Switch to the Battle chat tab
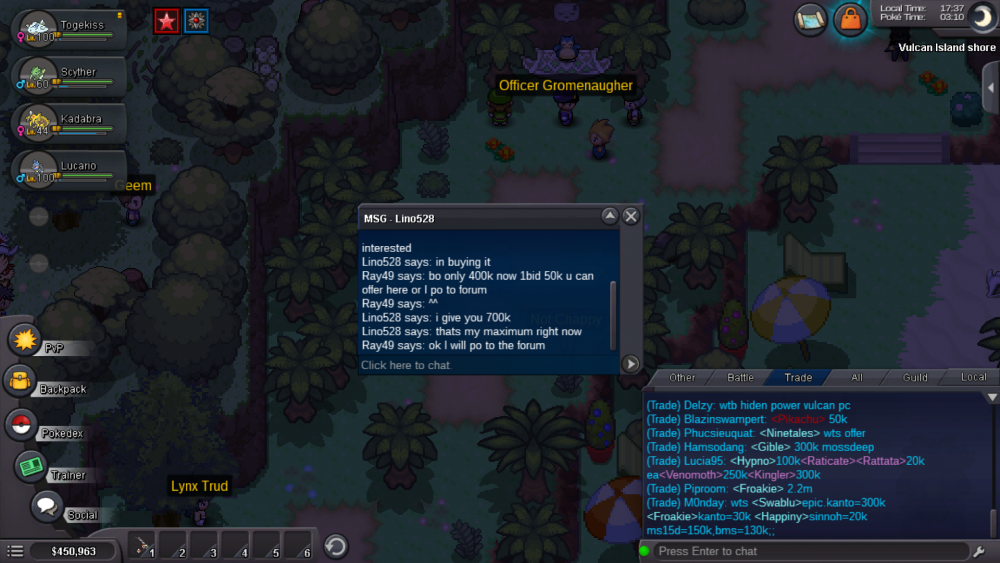The width and height of the screenshot is (1000, 563). tap(740, 378)
